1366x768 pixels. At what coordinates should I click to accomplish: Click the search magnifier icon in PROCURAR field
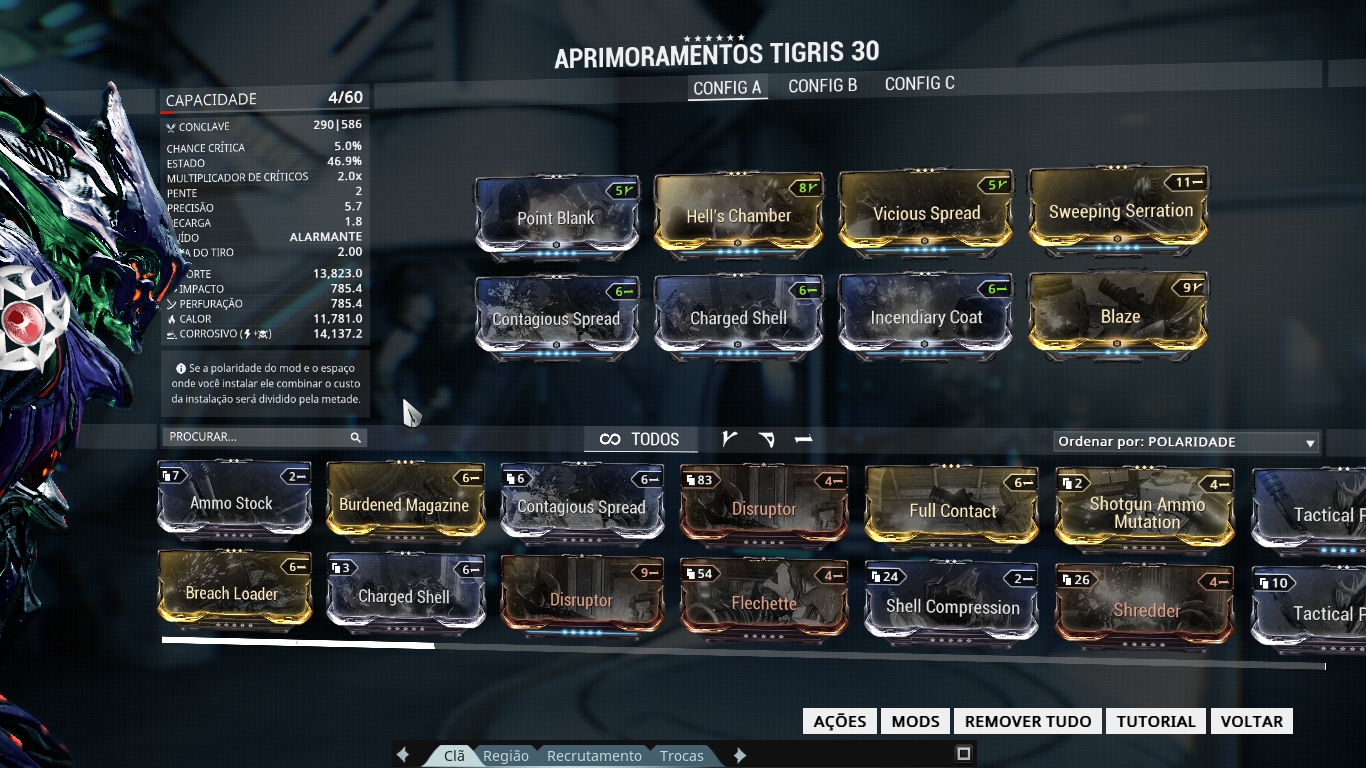[356, 437]
